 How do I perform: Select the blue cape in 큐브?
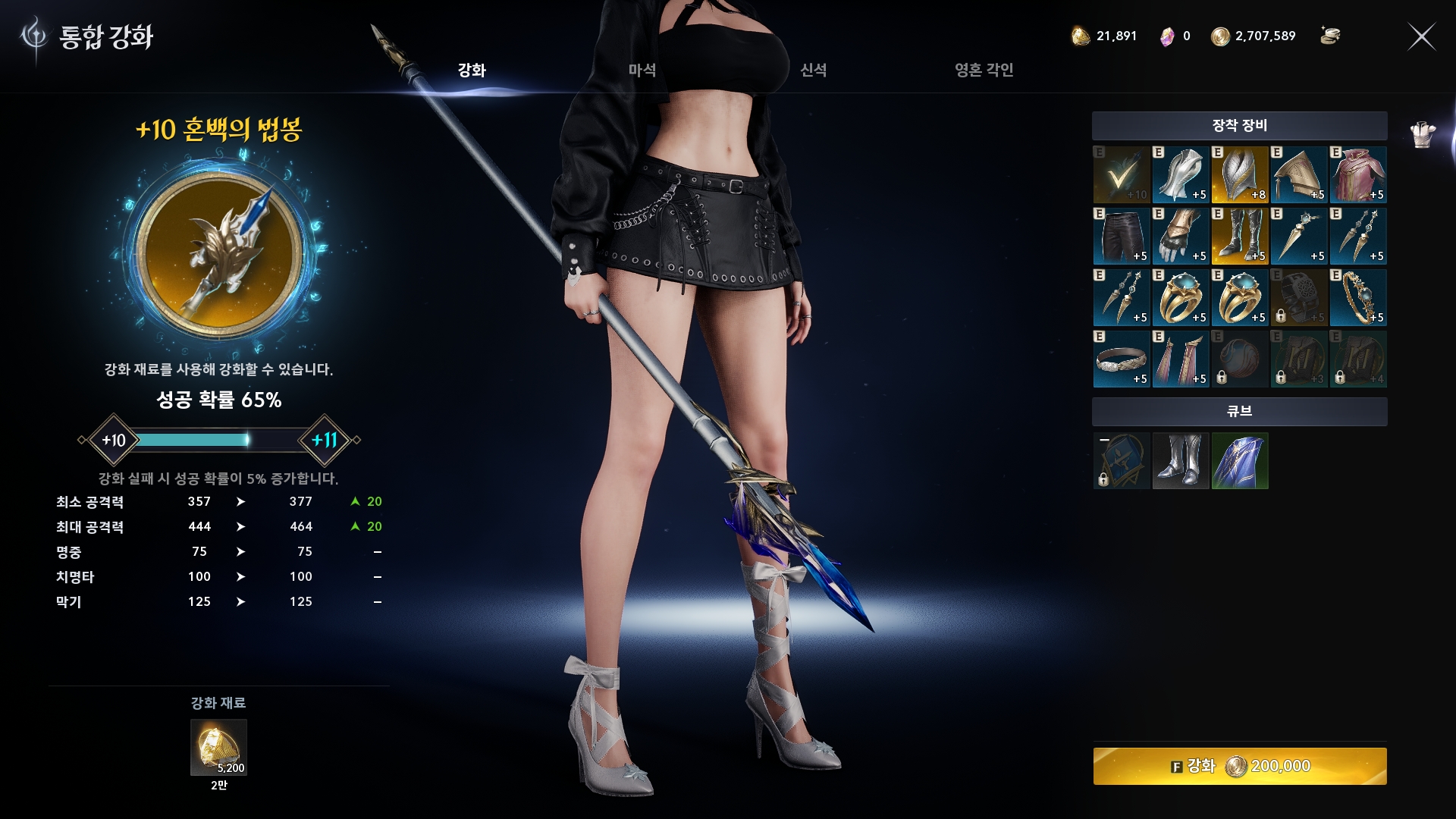(1239, 461)
